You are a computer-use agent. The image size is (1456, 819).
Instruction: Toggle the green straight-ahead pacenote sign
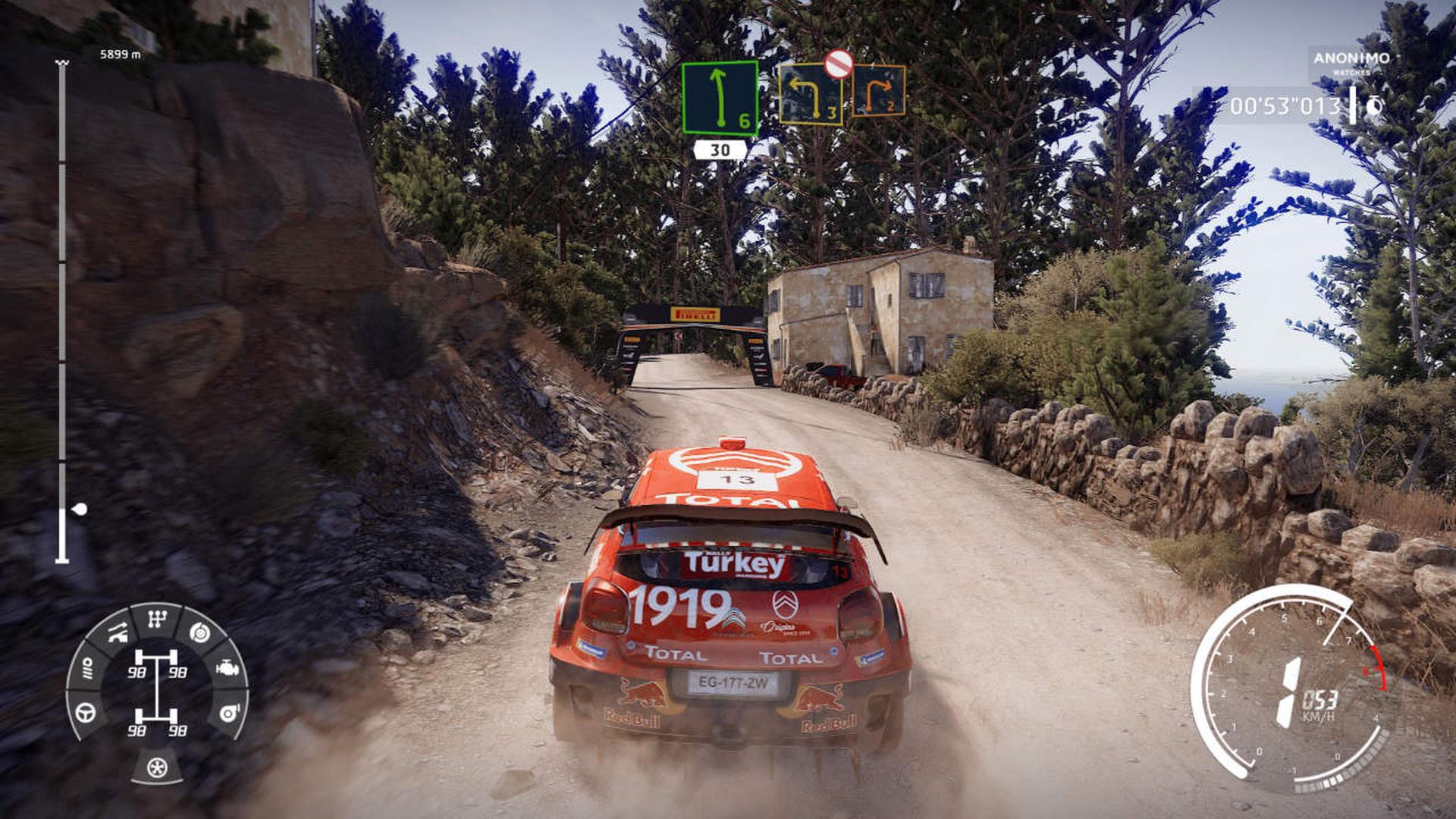[719, 98]
